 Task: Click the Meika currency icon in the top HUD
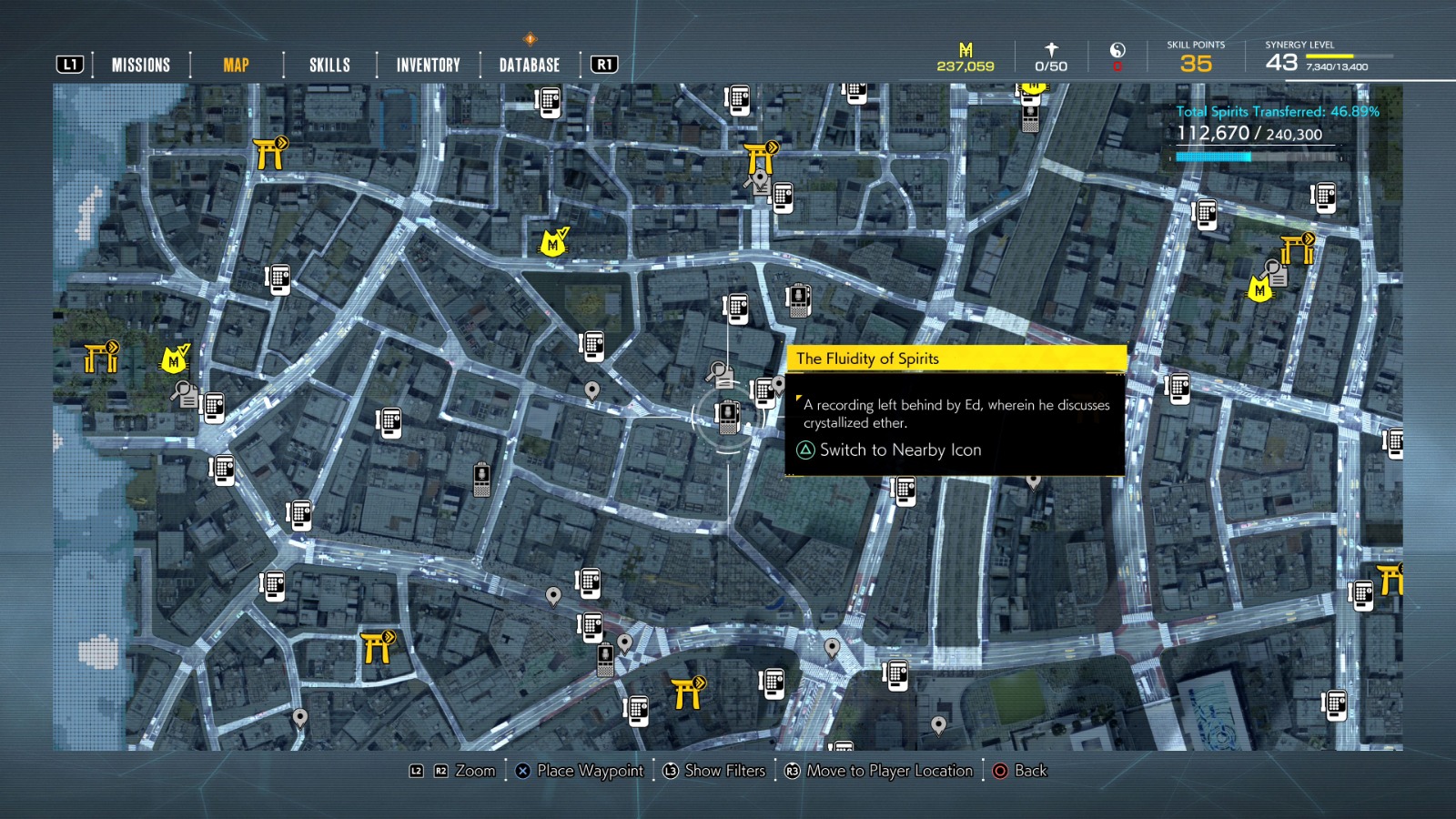coord(967,50)
